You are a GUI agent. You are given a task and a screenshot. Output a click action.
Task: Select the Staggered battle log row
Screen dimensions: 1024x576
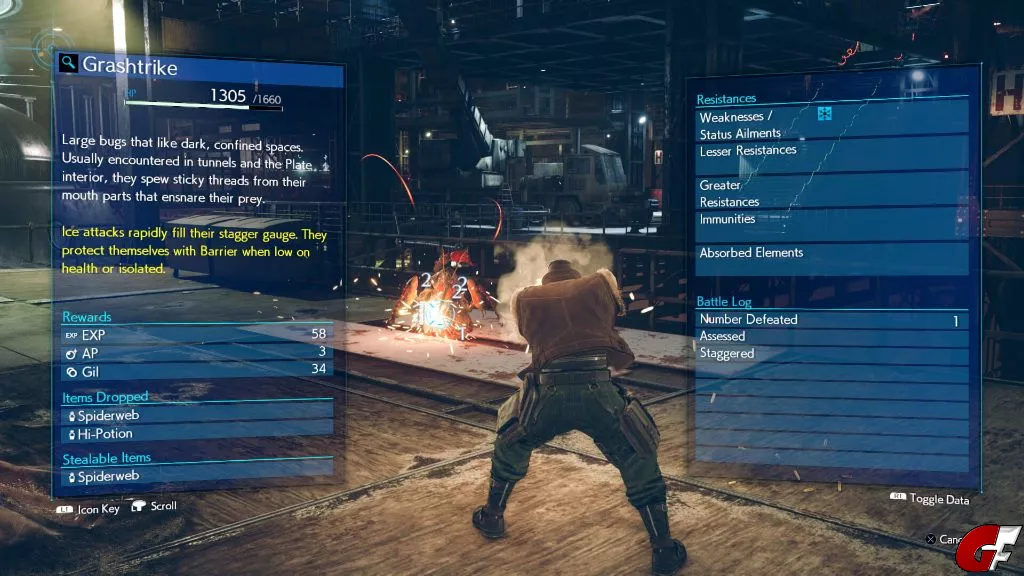[x=832, y=354]
